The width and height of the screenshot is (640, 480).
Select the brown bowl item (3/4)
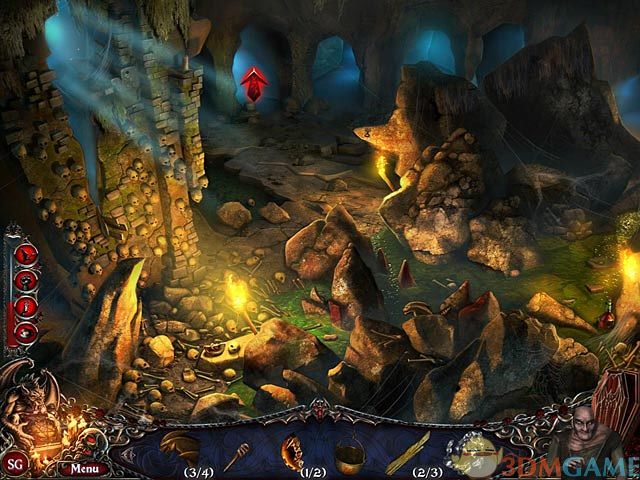180,446
